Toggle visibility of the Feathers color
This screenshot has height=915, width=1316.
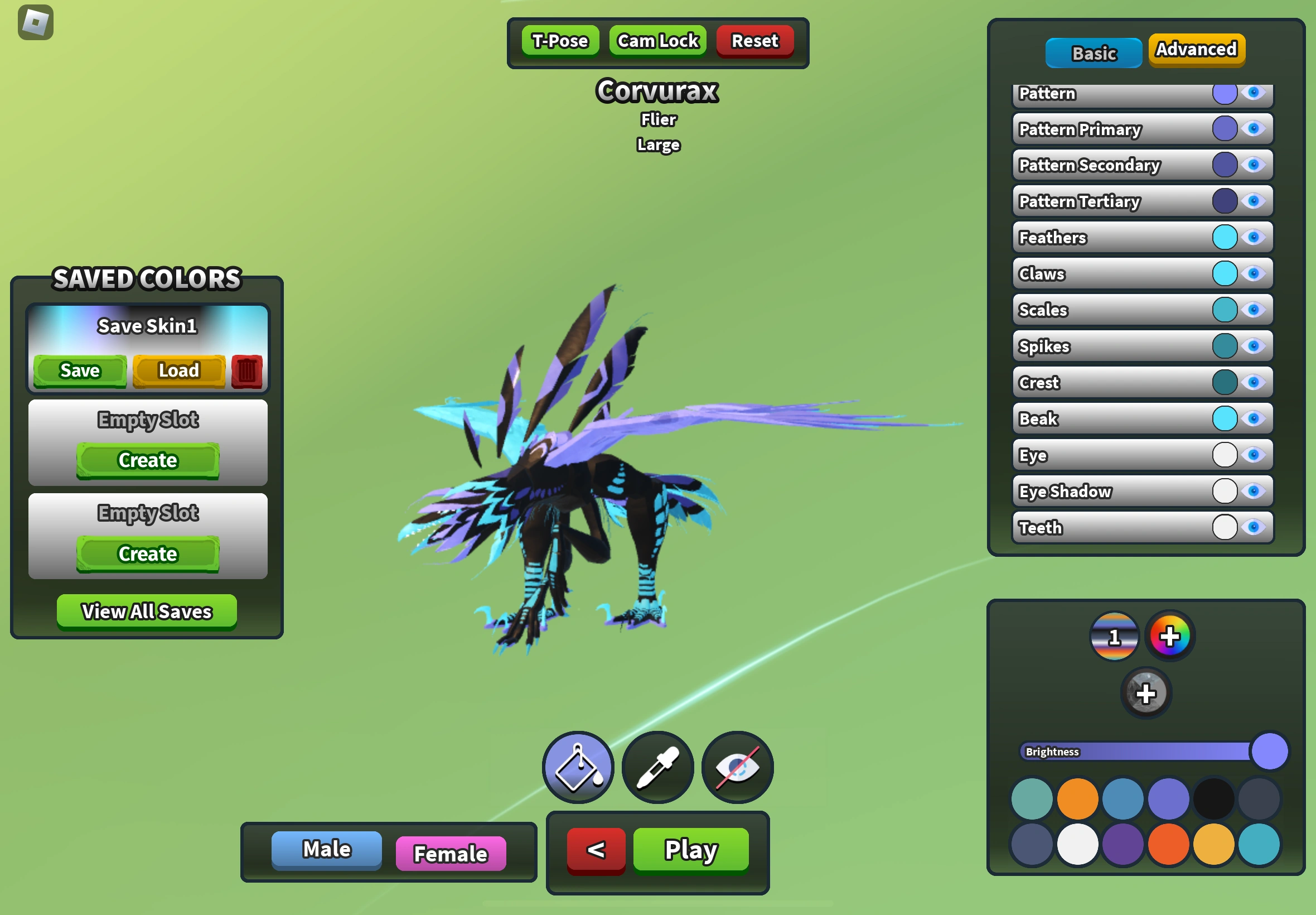(1255, 238)
